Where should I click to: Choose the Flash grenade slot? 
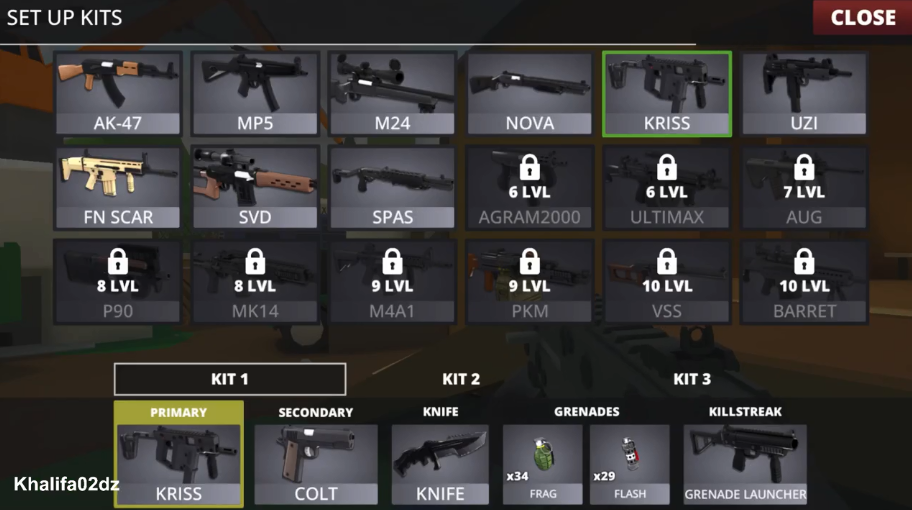coord(629,463)
